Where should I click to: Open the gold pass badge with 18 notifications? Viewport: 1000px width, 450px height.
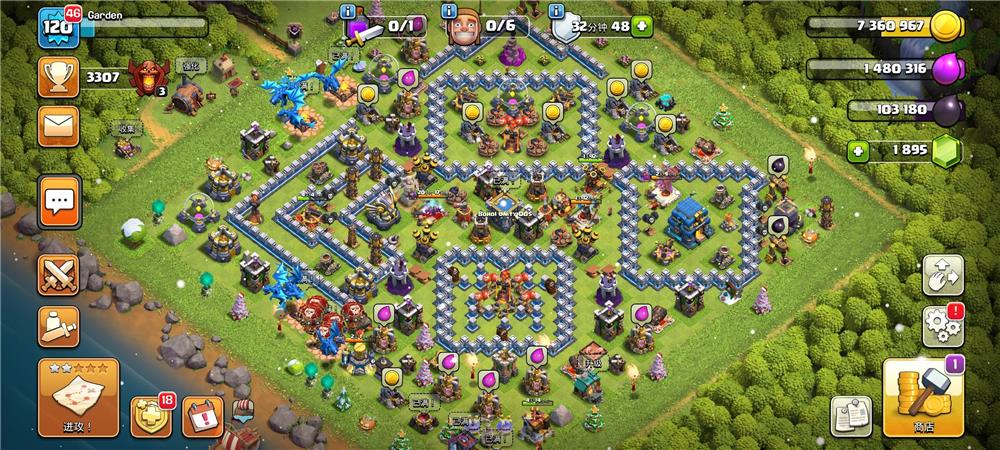pyautogui.click(x=151, y=415)
